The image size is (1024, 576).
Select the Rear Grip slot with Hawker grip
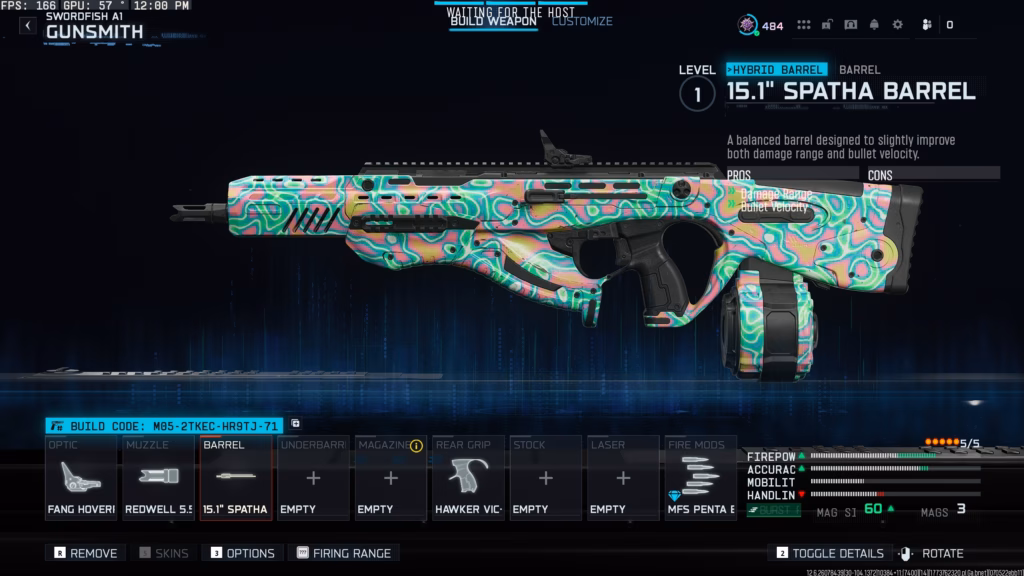pos(468,478)
